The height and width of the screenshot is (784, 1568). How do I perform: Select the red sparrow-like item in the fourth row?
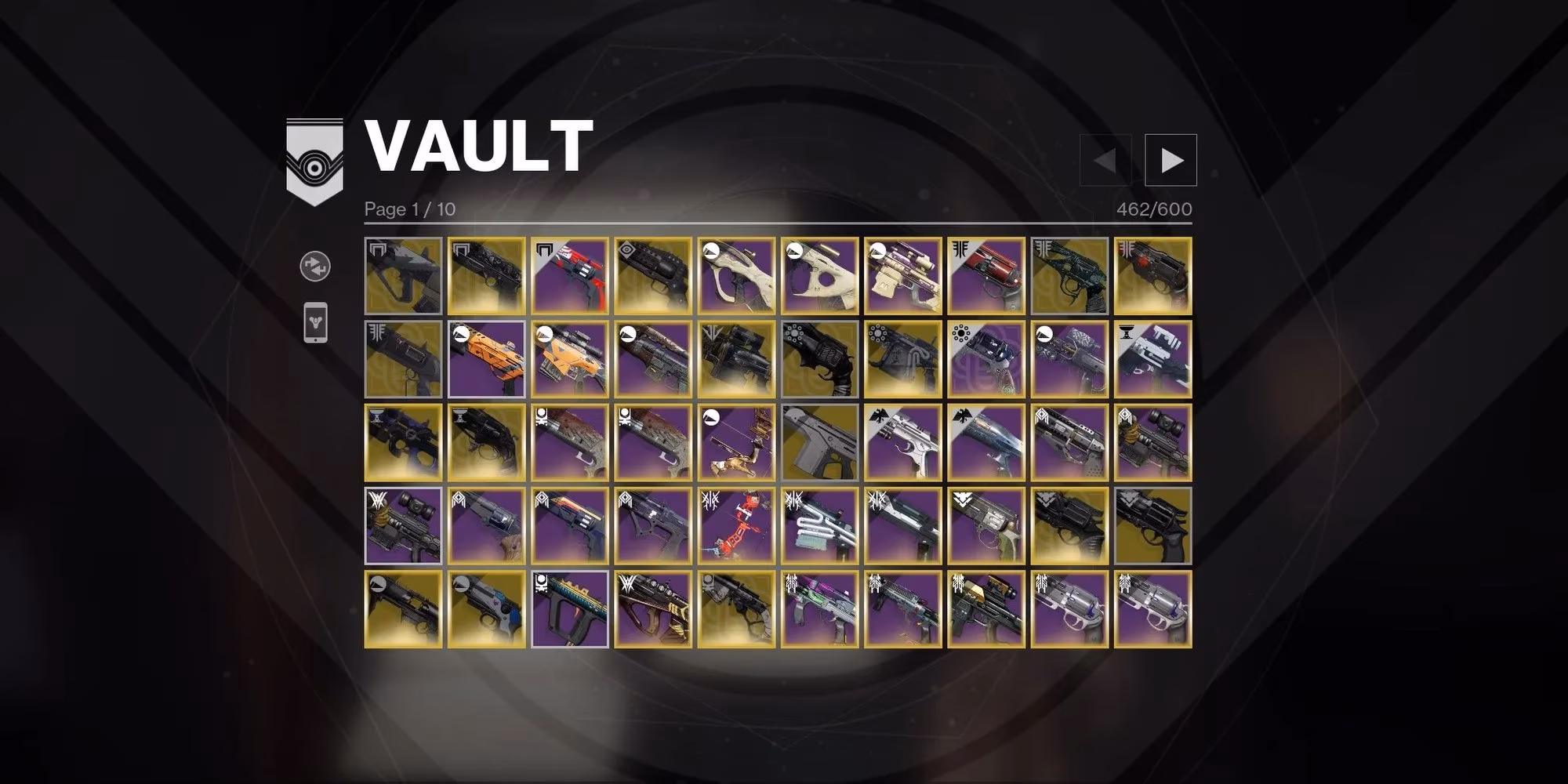(x=737, y=525)
